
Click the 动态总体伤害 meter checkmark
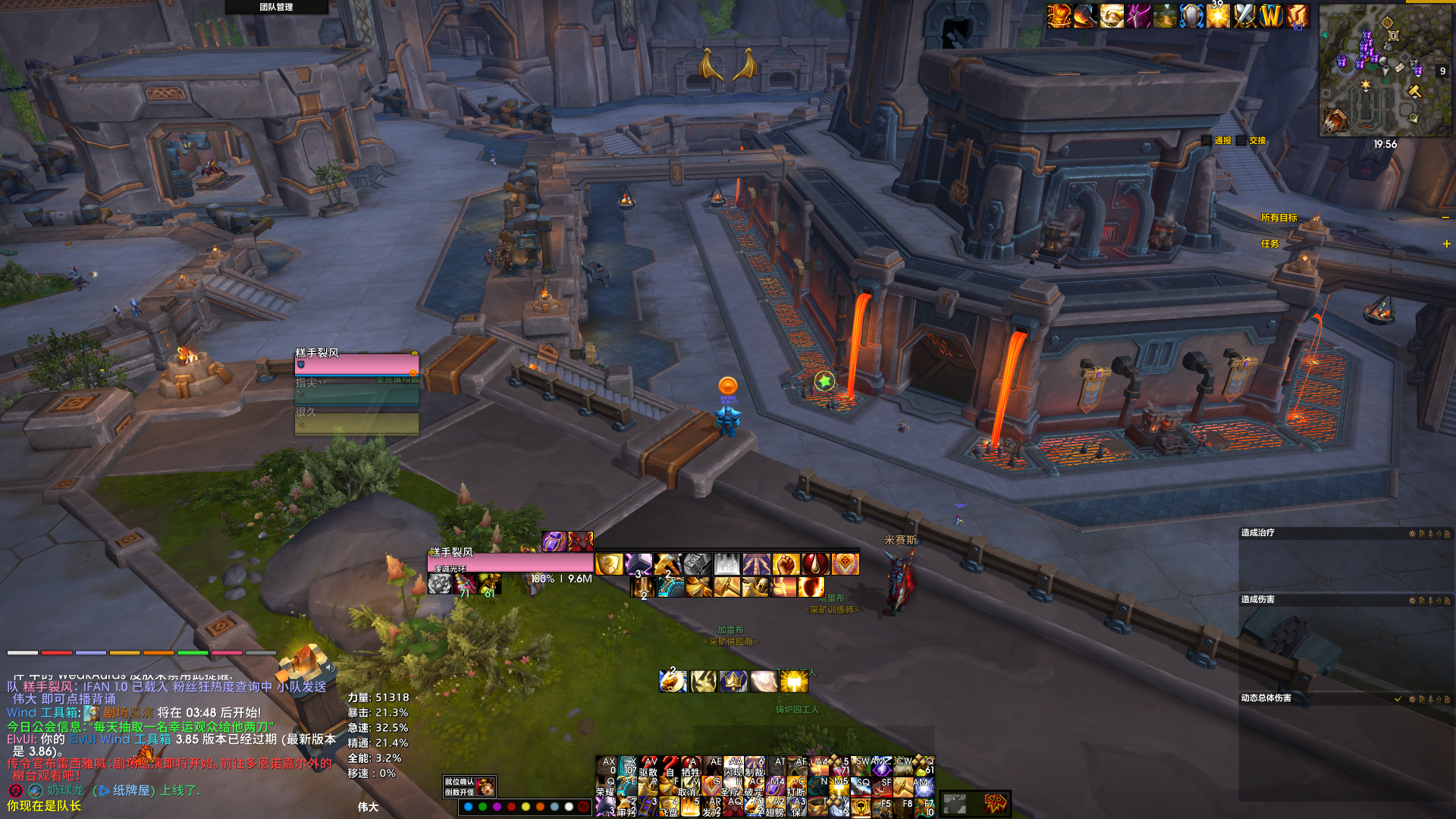tap(1398, 699)
